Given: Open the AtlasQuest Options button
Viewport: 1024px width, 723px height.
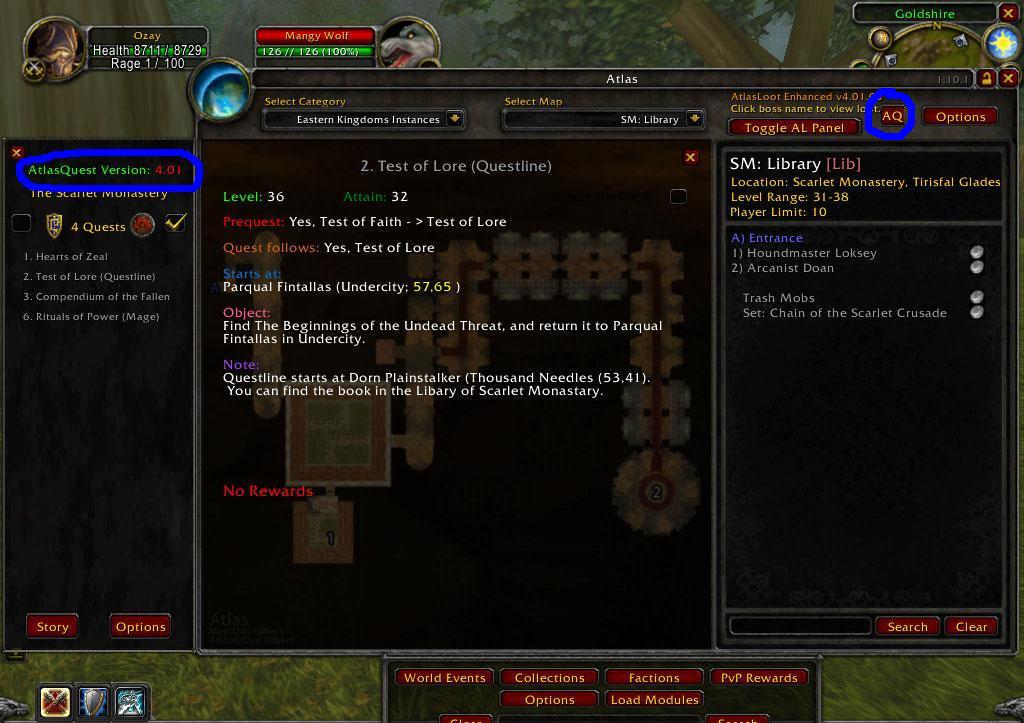Looking at the screenshot, I should [140, 627].
